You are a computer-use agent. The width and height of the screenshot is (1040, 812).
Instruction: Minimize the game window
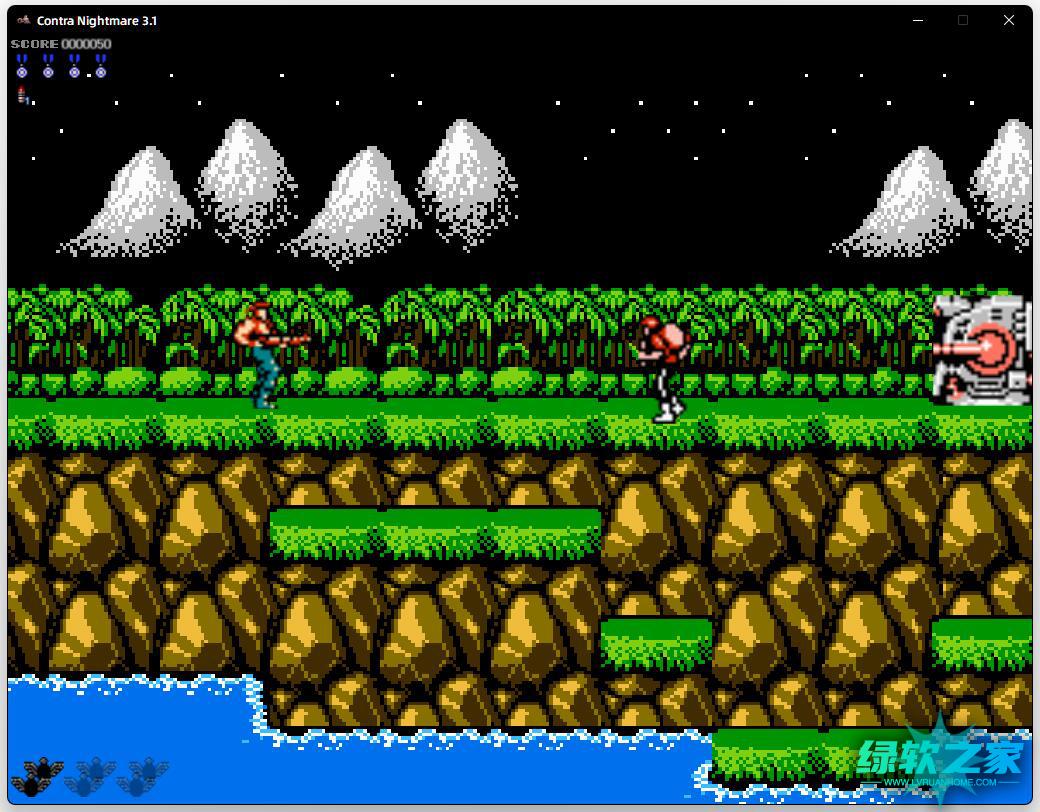(917, 20)
